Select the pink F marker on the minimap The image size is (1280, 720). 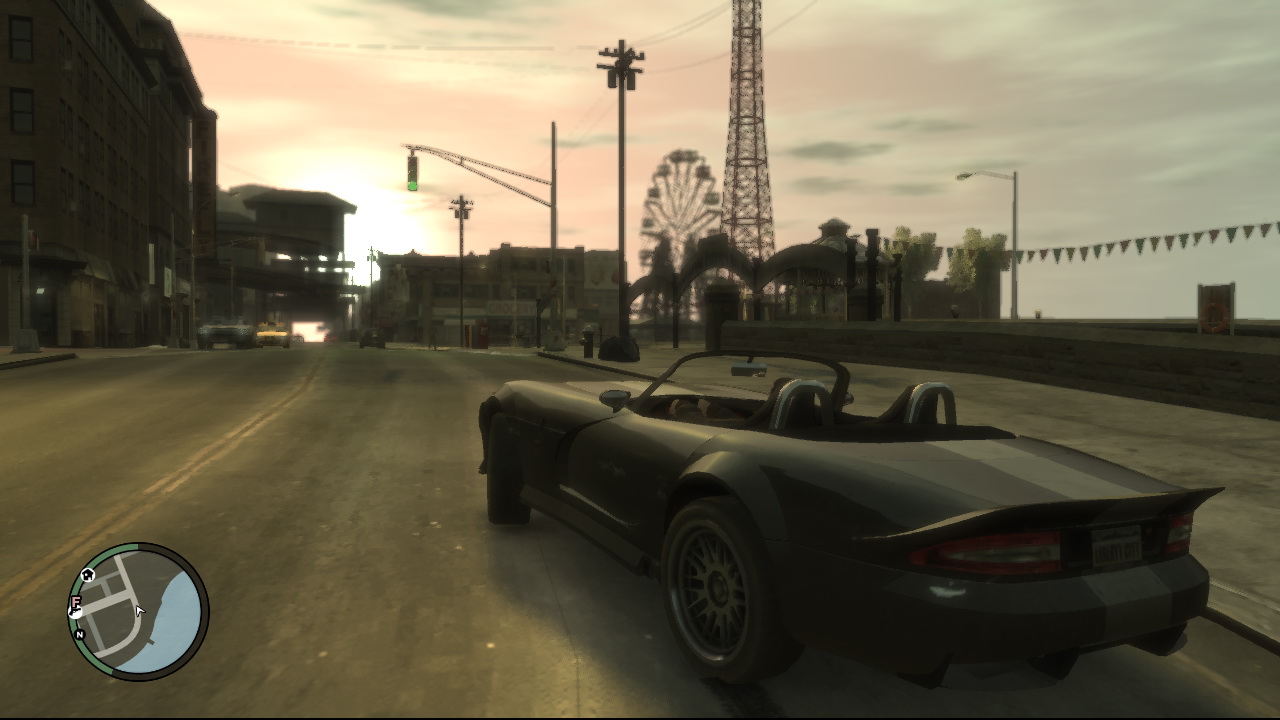point(75,602)
